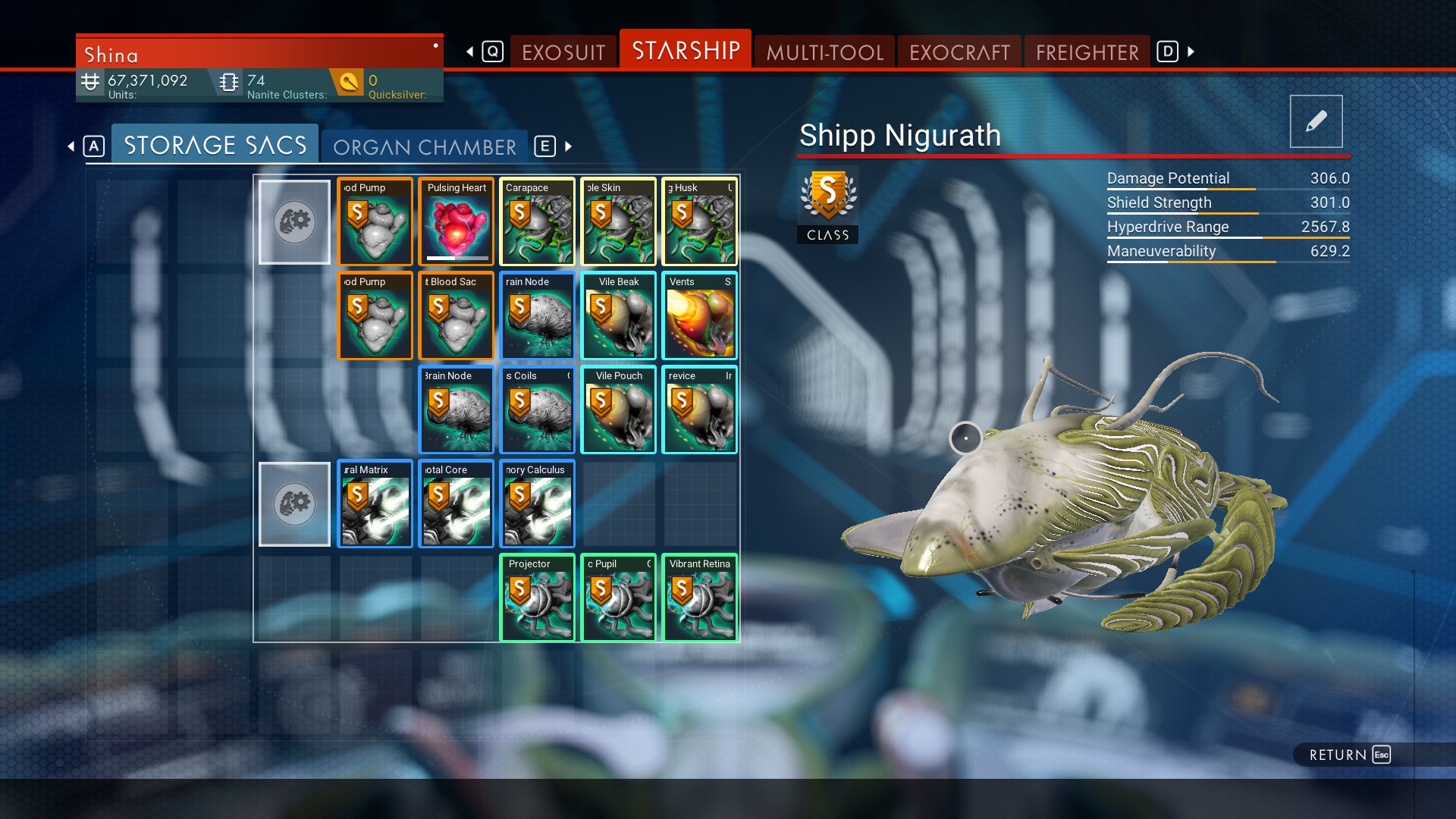Select the Memory Calculus slot
The width and height of the screenshot is (1456, 819).
pos(538,504)
